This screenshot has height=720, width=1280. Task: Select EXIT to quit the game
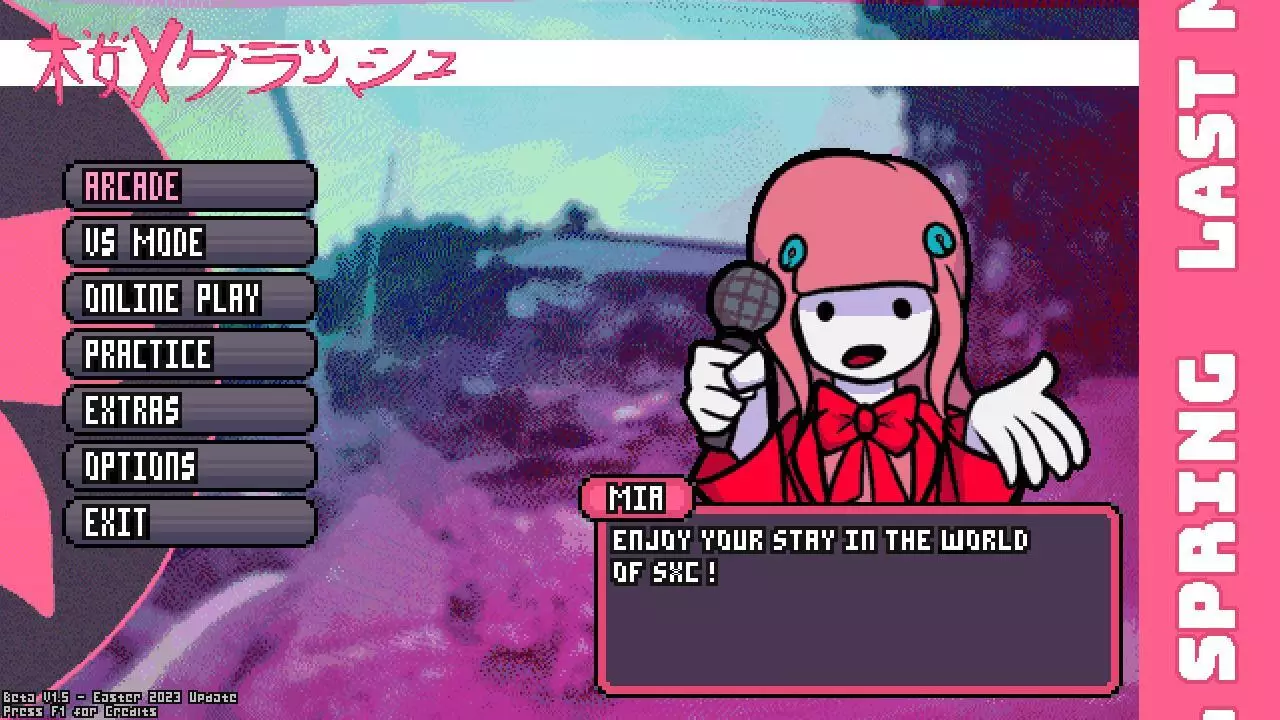coord(188,522)
